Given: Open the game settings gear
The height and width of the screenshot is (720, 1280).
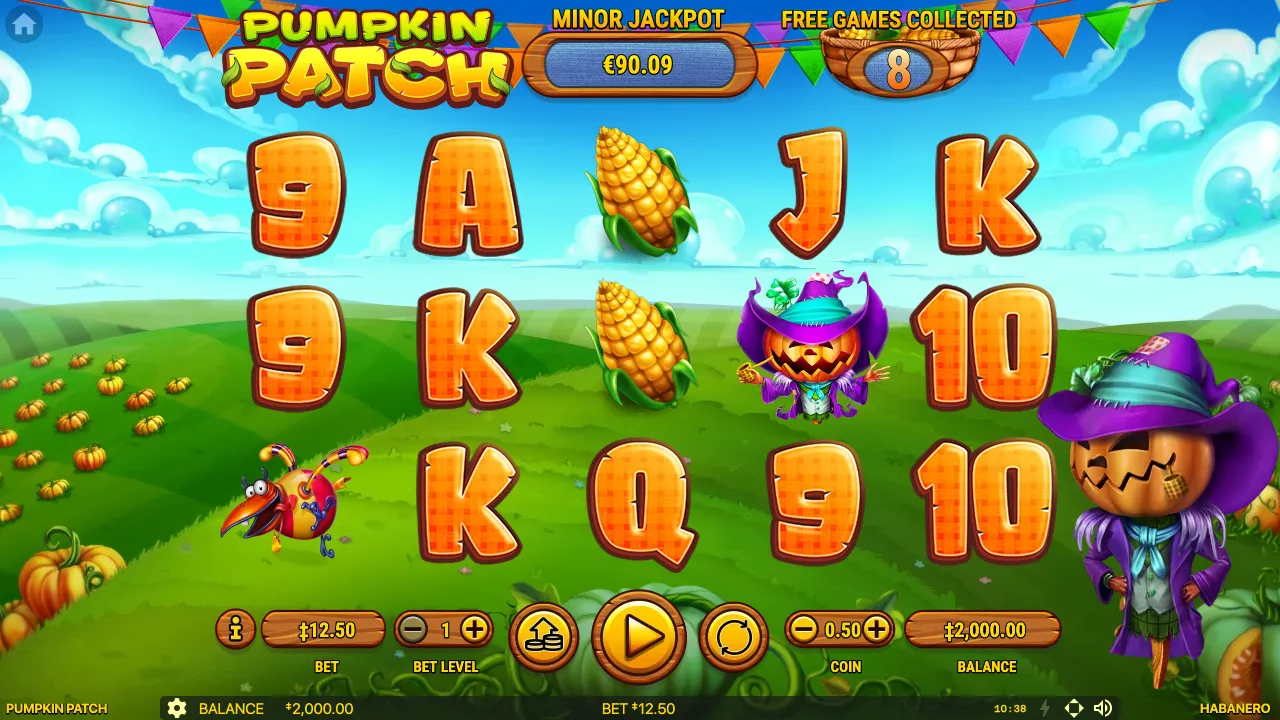Looking at the screenshot, I should pos(178,708).
